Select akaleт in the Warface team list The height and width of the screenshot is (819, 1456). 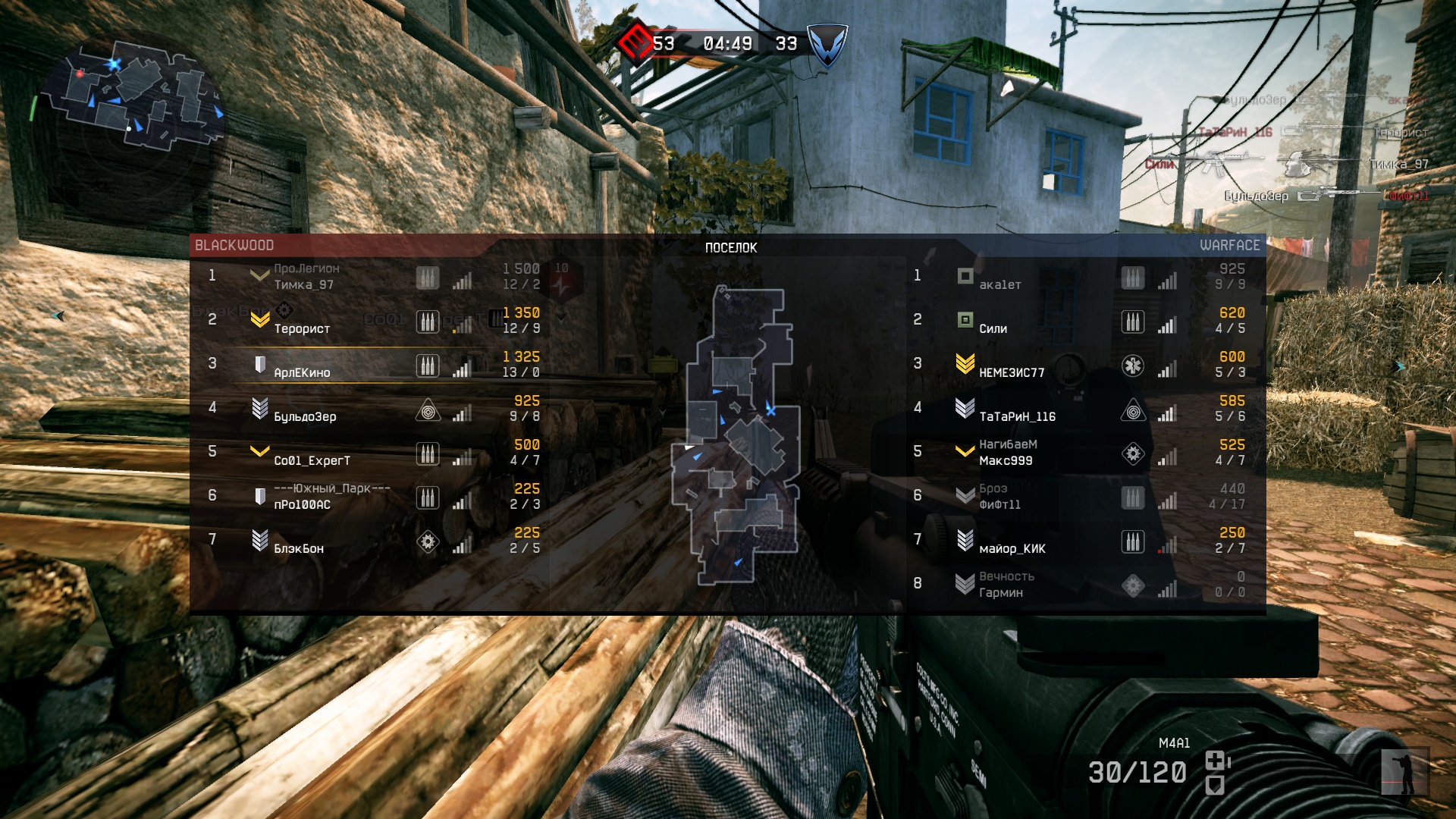tap(999, 285)
